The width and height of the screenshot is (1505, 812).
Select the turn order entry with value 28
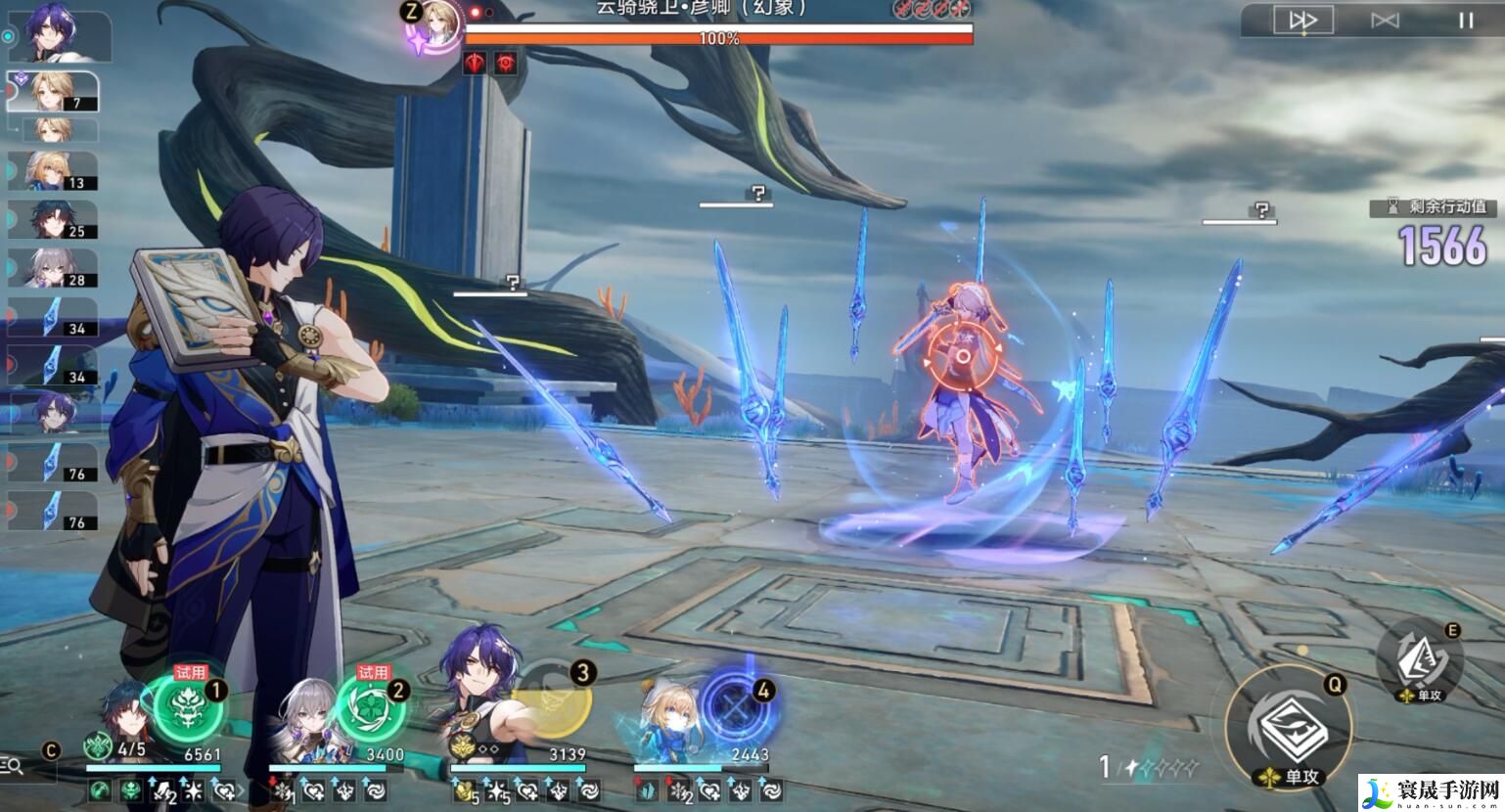point(52,268)
